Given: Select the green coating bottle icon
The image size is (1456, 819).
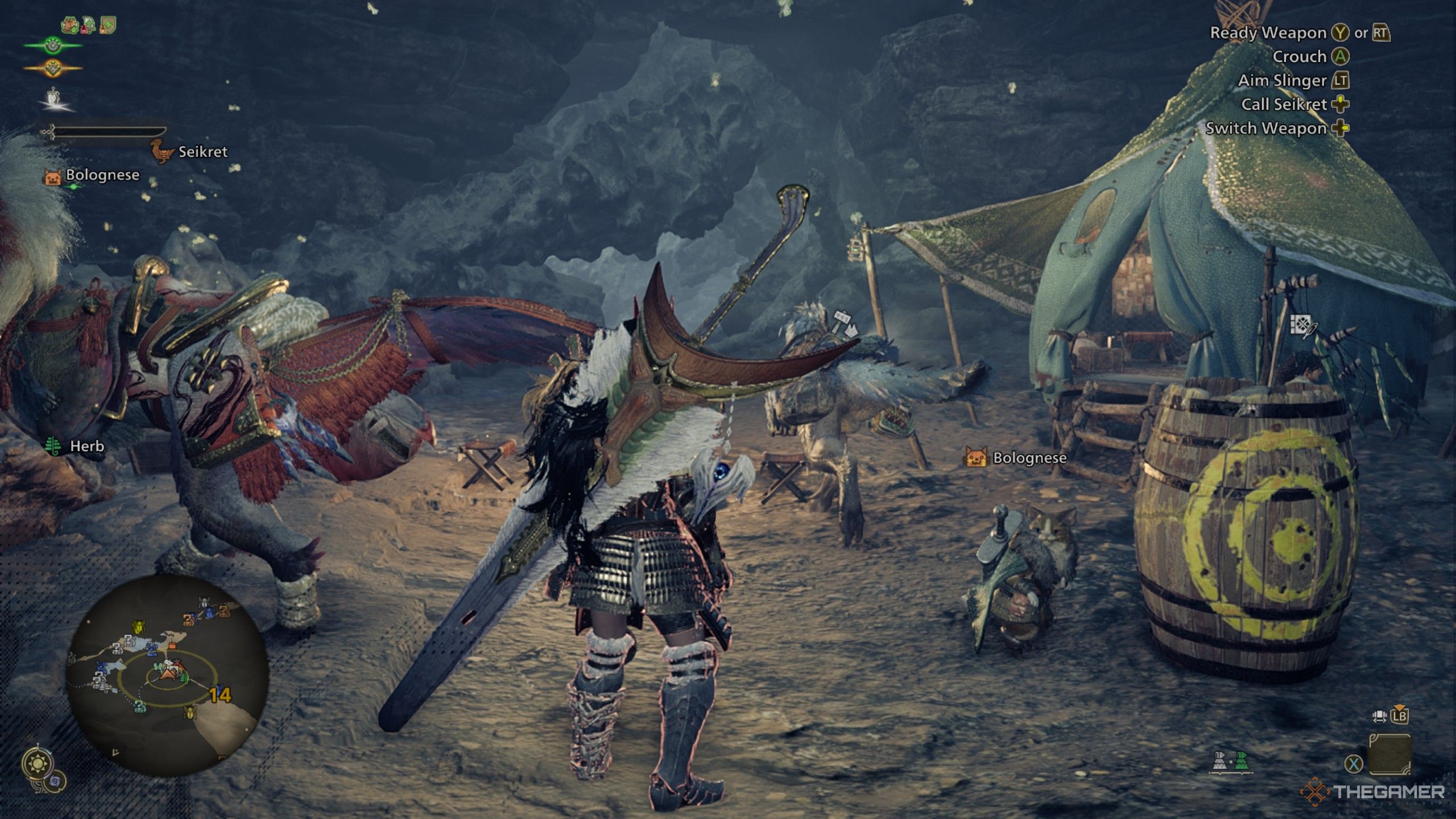Looking at the screenshot, I should 1242,760.
